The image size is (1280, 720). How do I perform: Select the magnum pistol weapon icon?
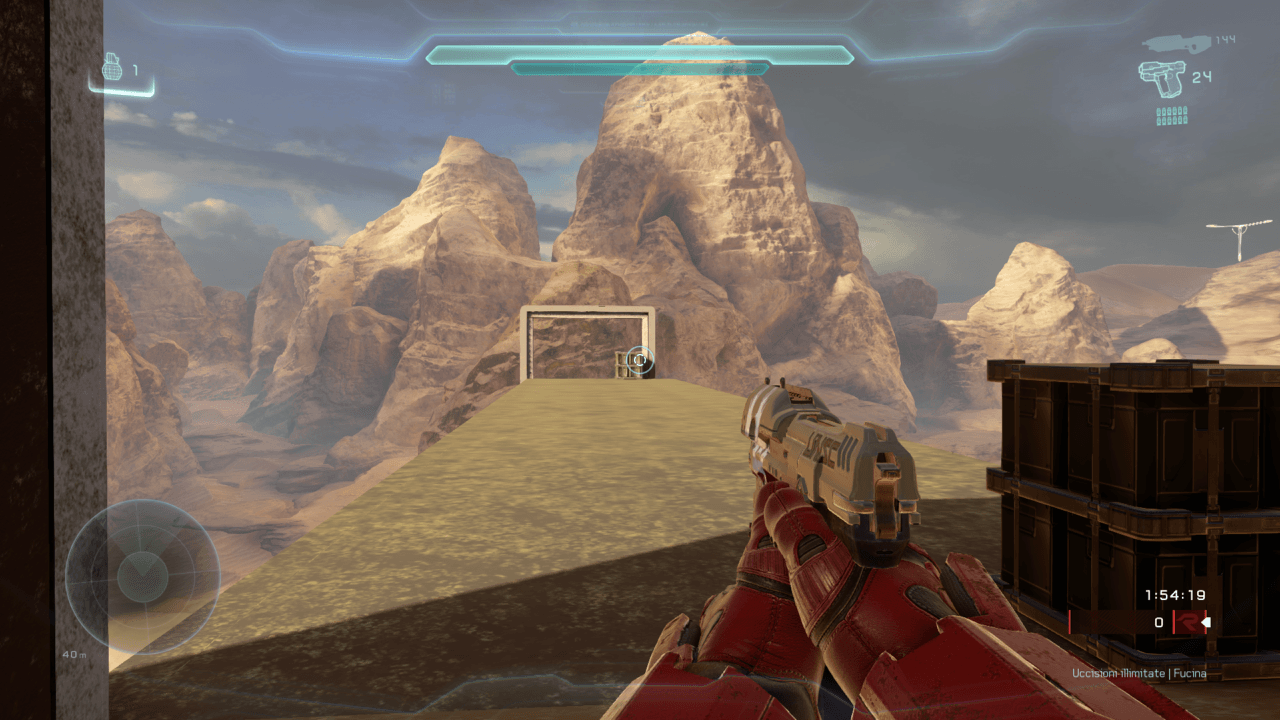coord(1161,77)
